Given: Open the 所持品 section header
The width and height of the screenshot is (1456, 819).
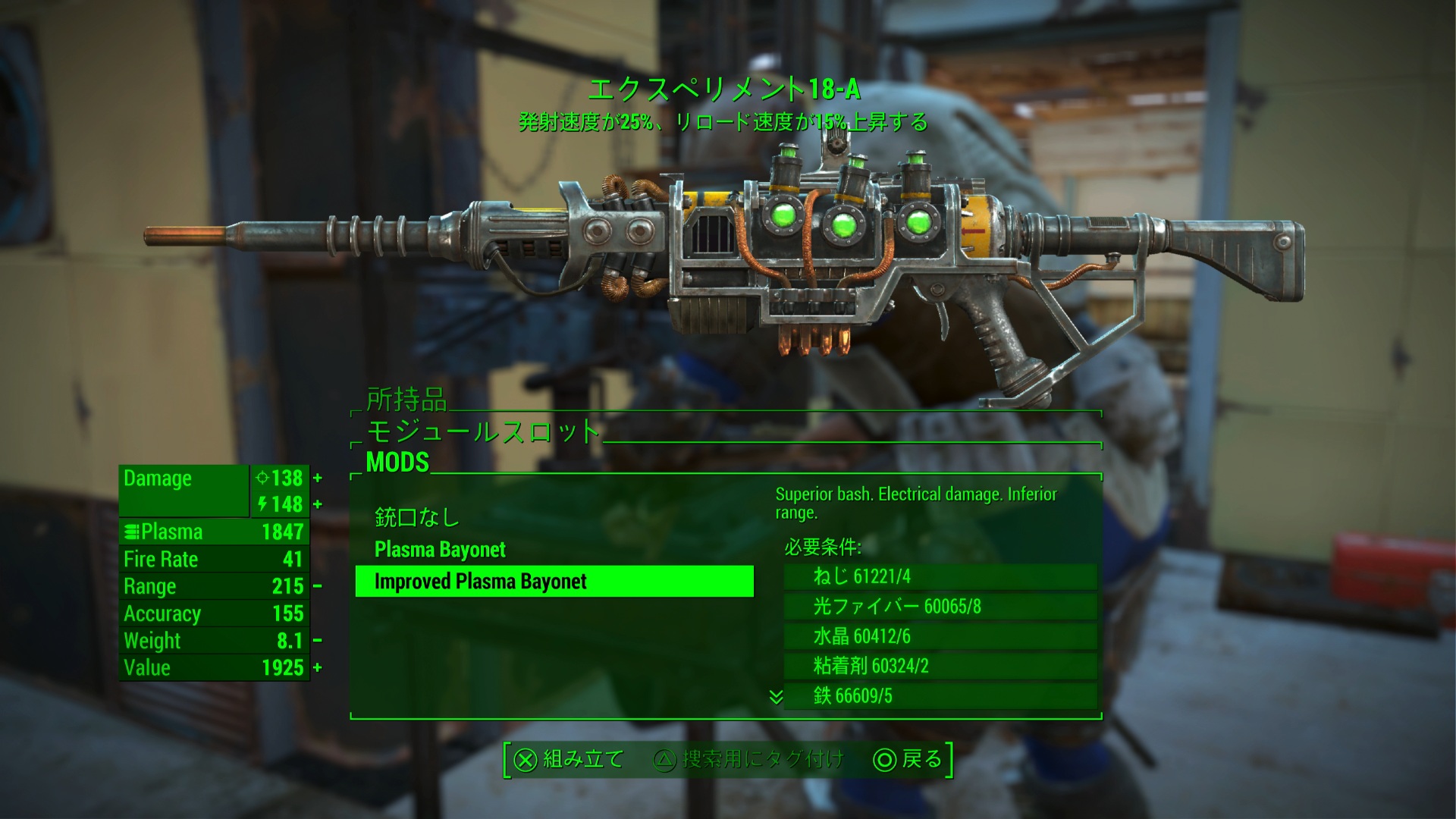Looking at the screenshot, I should [x=406, y=399].
